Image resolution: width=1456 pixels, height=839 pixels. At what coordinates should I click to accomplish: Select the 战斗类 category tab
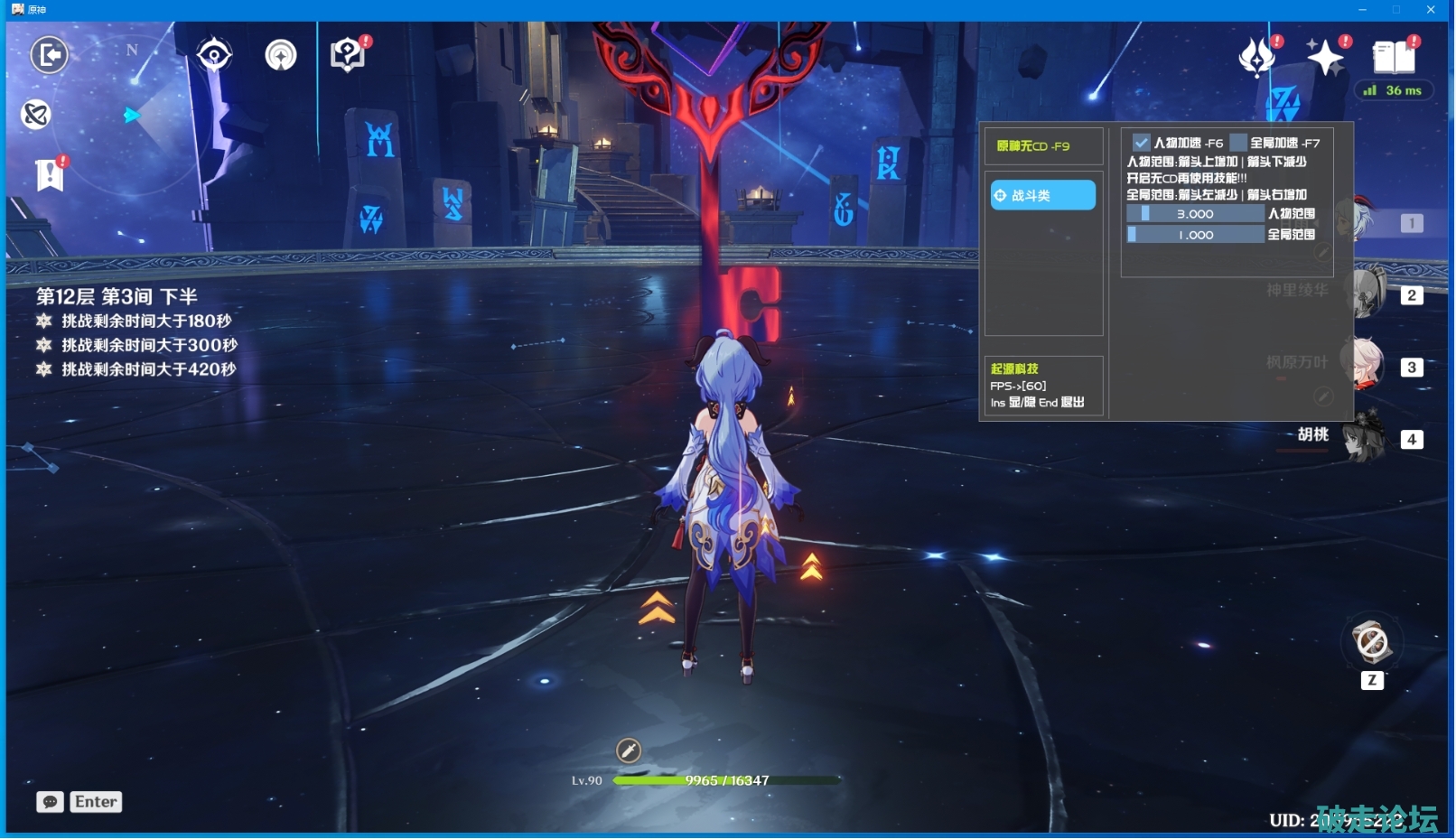[1042, 195]
